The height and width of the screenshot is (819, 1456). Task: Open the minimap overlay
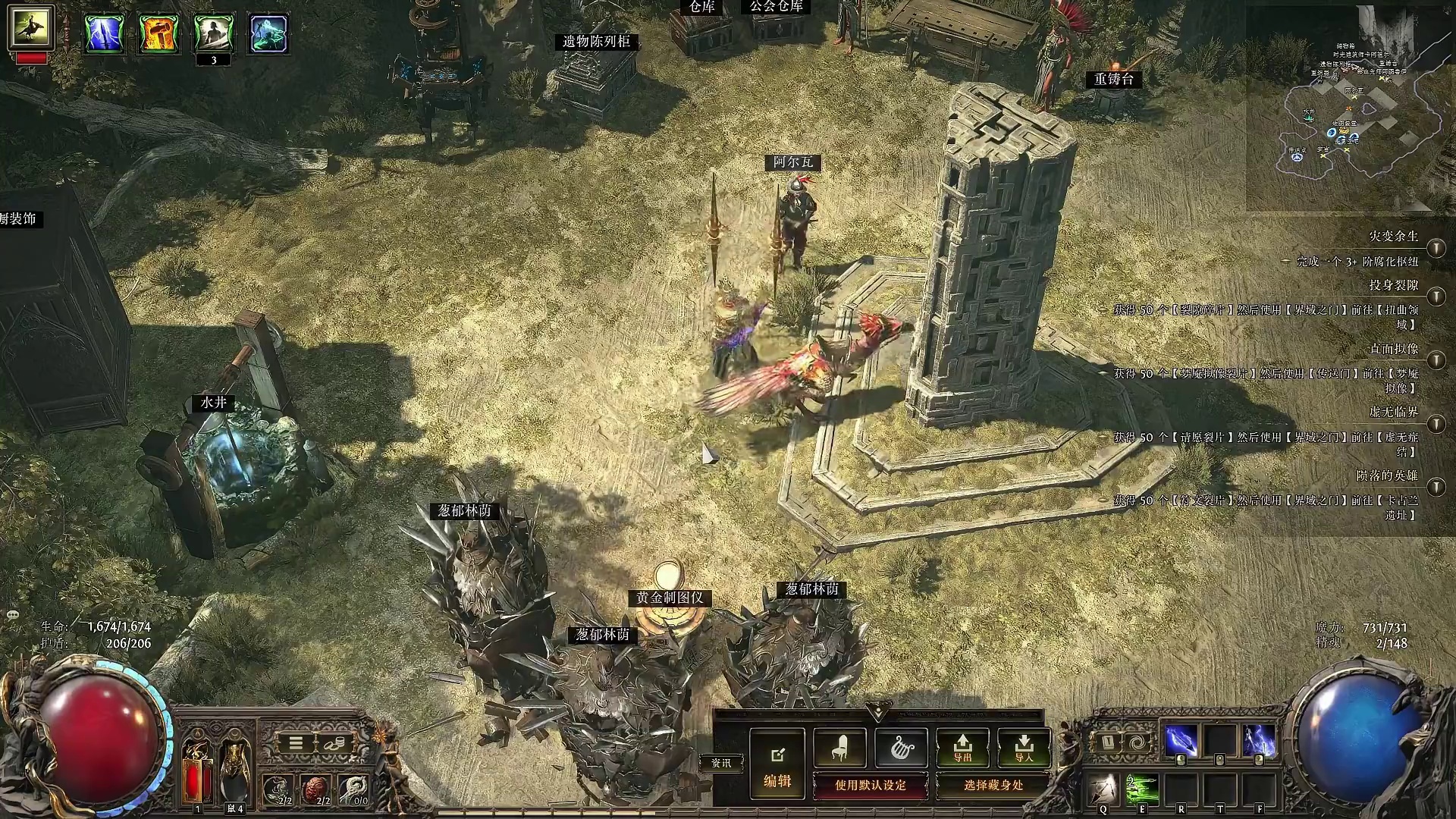tap(1350, 106)
